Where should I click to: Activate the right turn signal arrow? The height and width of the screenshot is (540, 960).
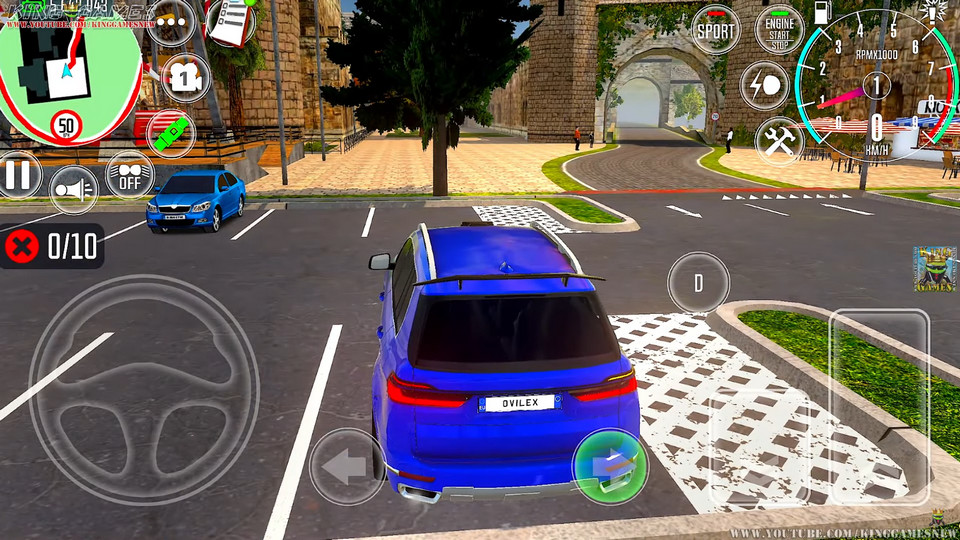(x=609, y=466)
